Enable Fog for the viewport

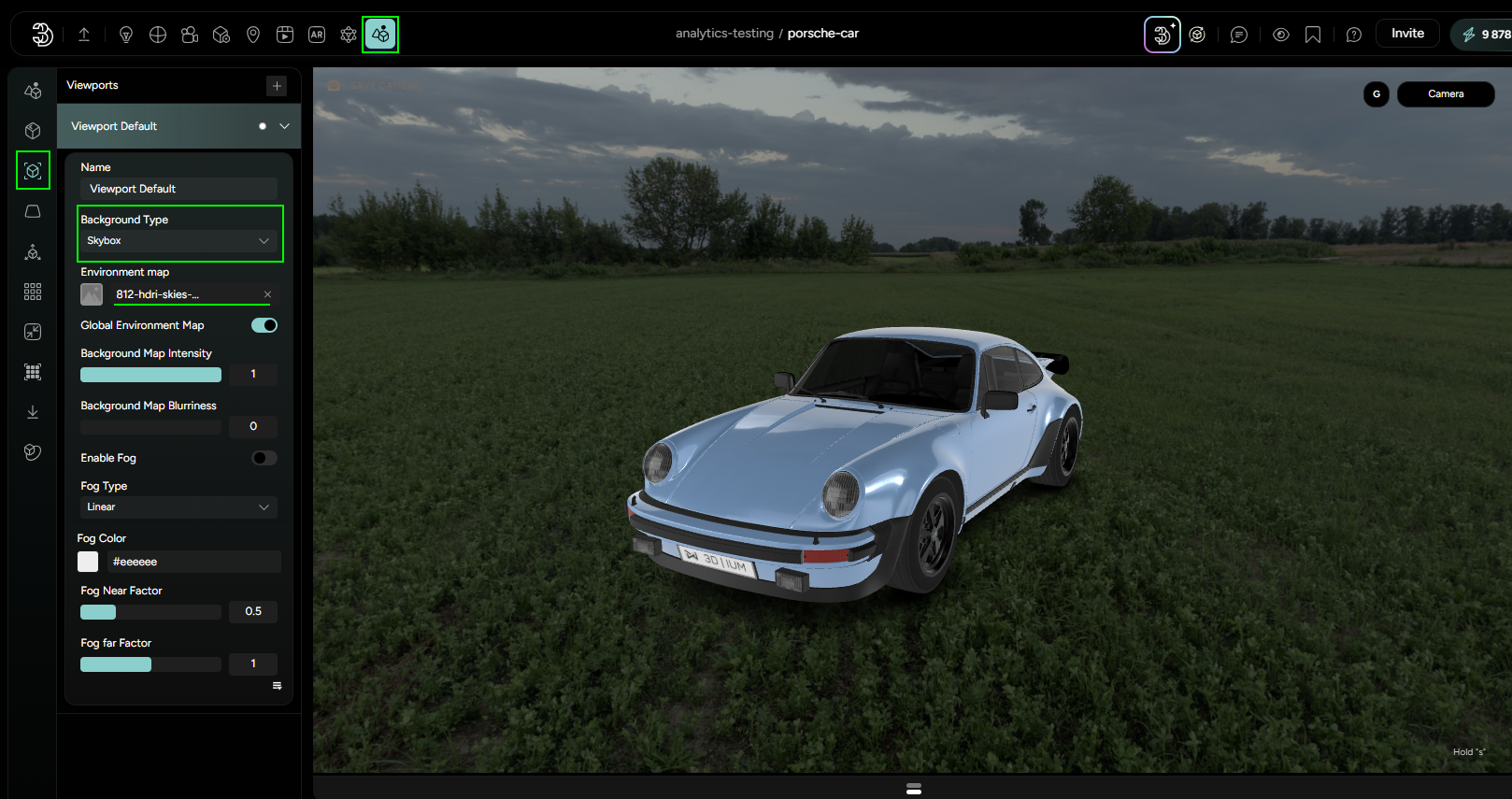click(x=264, y=458)
